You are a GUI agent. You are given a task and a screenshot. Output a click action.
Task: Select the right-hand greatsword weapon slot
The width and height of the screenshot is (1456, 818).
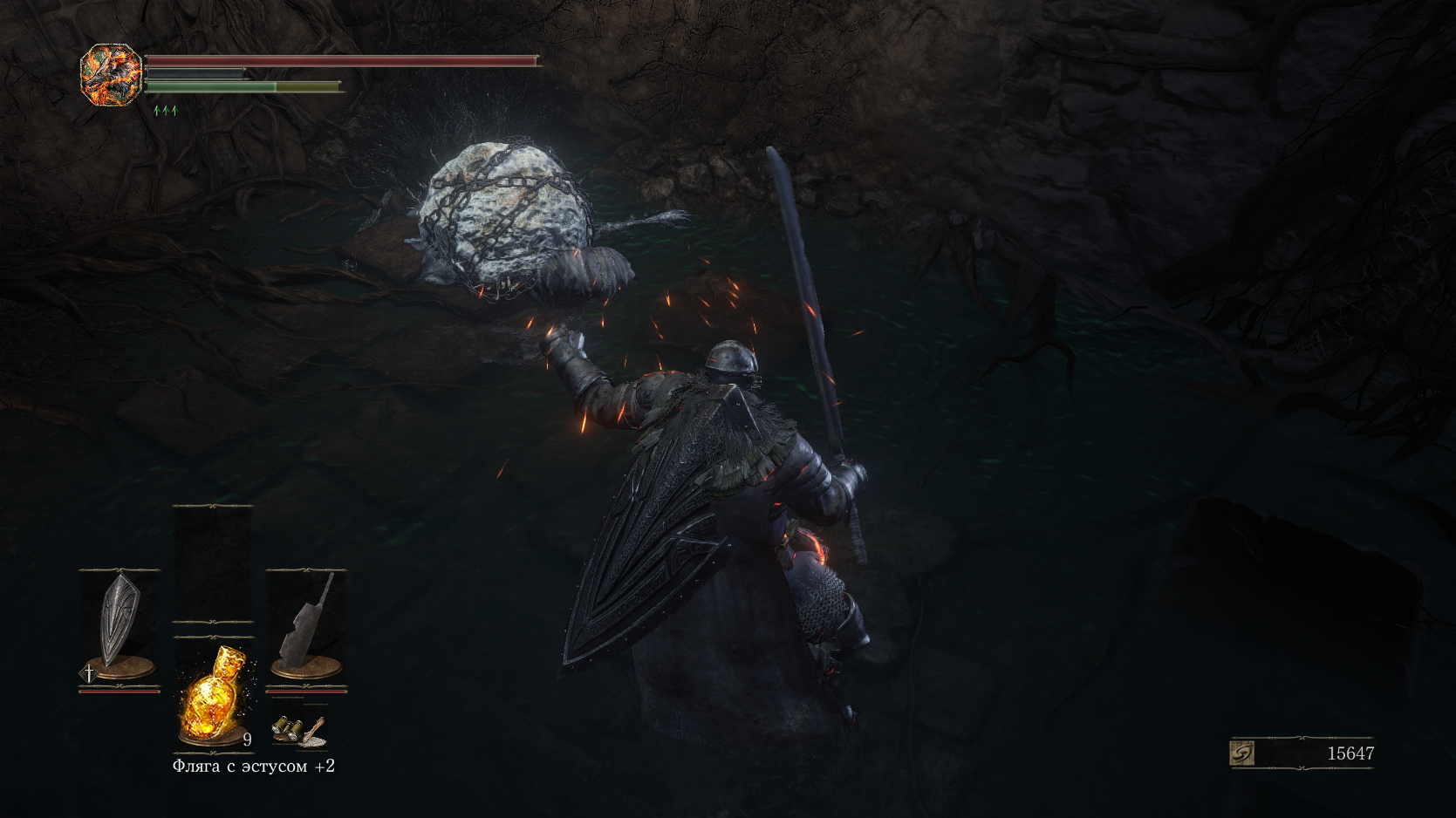pyautogui.click(x=306, y=624)
